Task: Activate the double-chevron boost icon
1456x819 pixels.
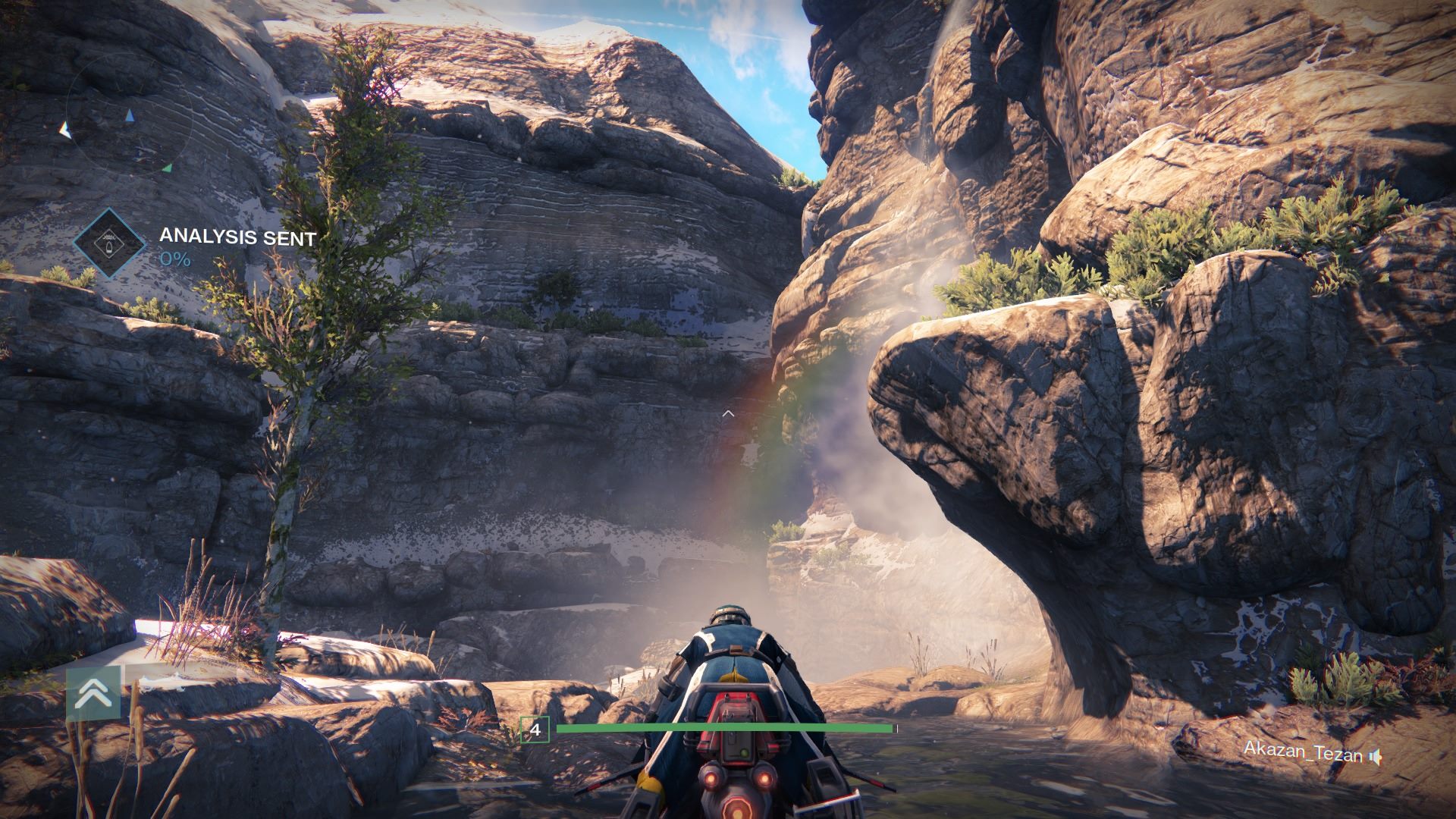Action: tap(93, 692)
